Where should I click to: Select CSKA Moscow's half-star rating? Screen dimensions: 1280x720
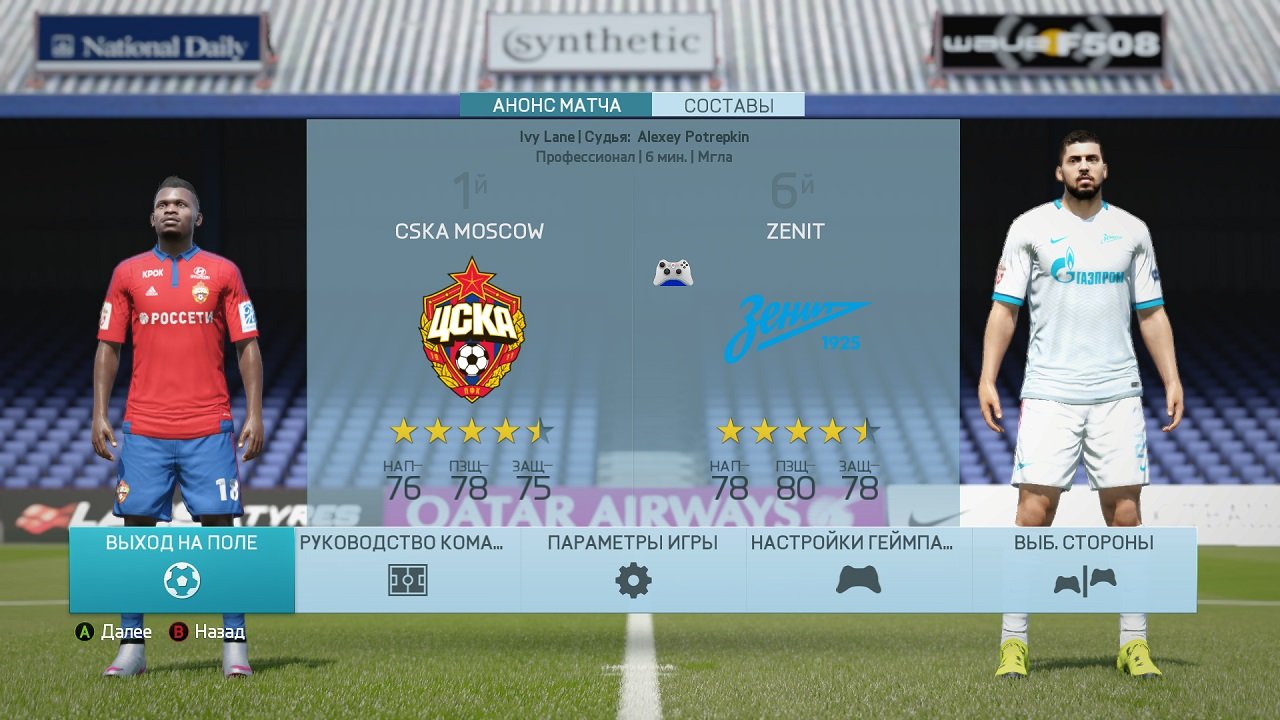click(x=539, y=430)
